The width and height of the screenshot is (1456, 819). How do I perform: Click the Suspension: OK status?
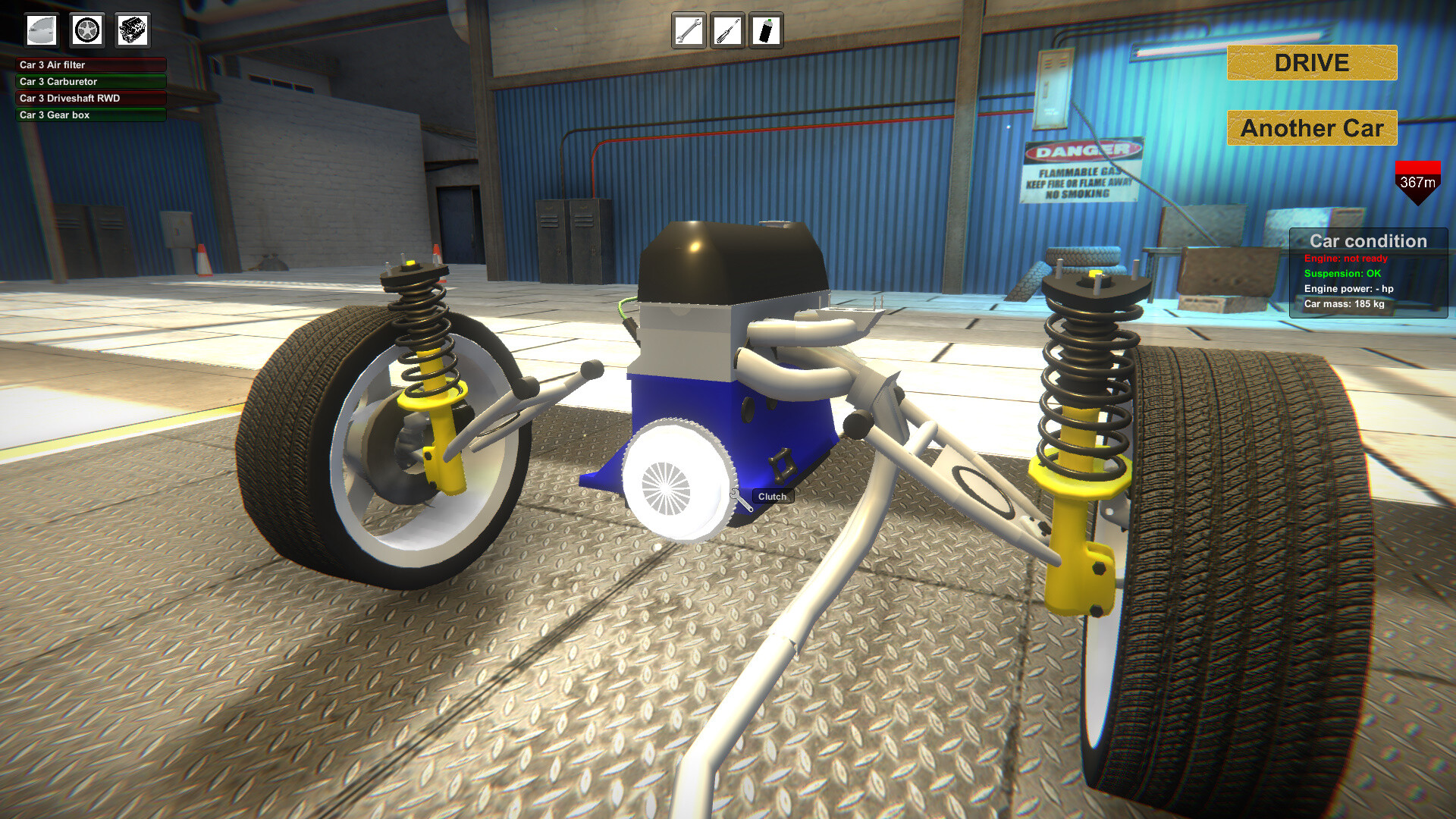[1341, 273]
